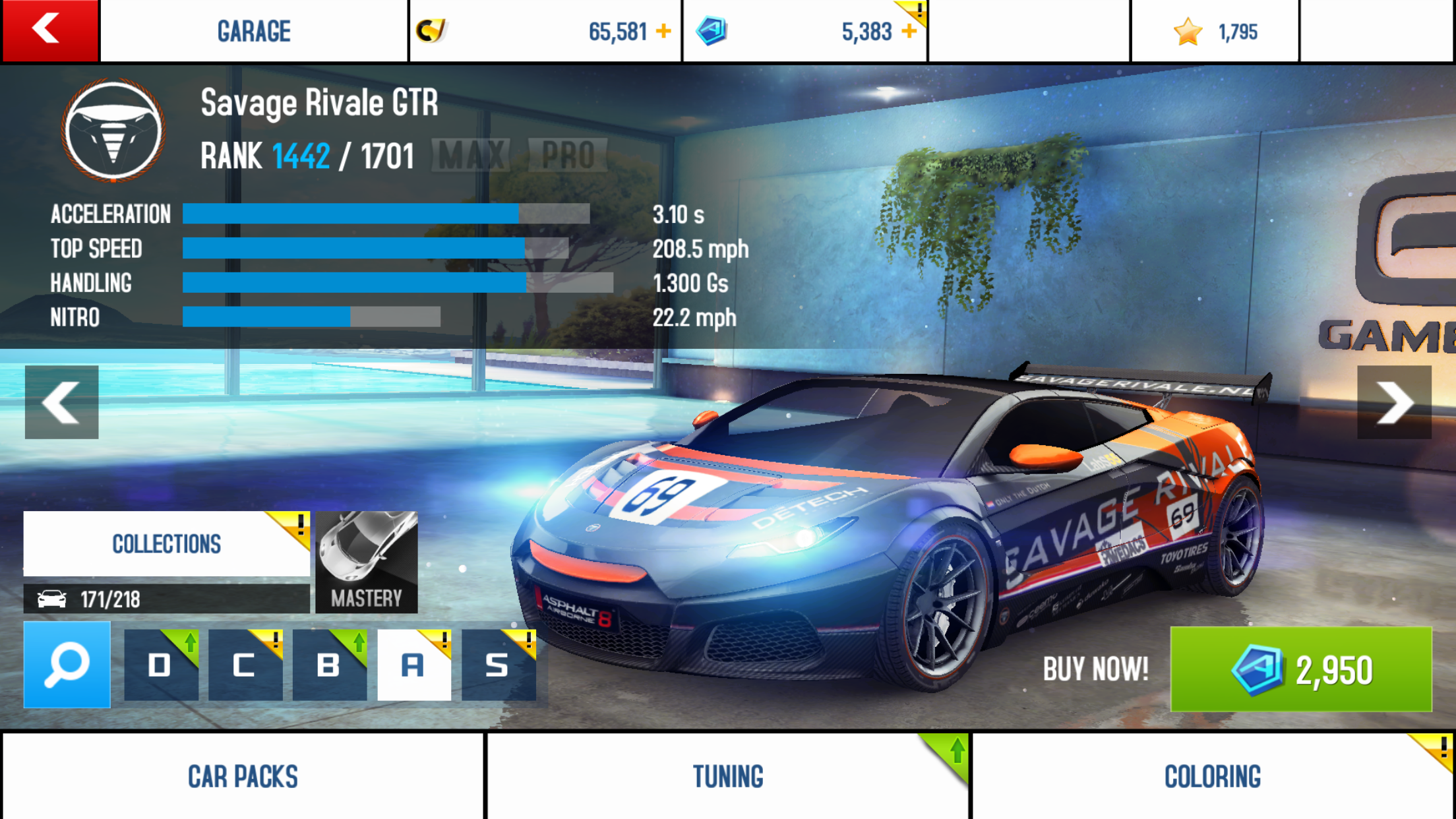The height and width of the screenshot is (819, 1456).
Task: Switch to class B cars
Action: pos(329,665)
